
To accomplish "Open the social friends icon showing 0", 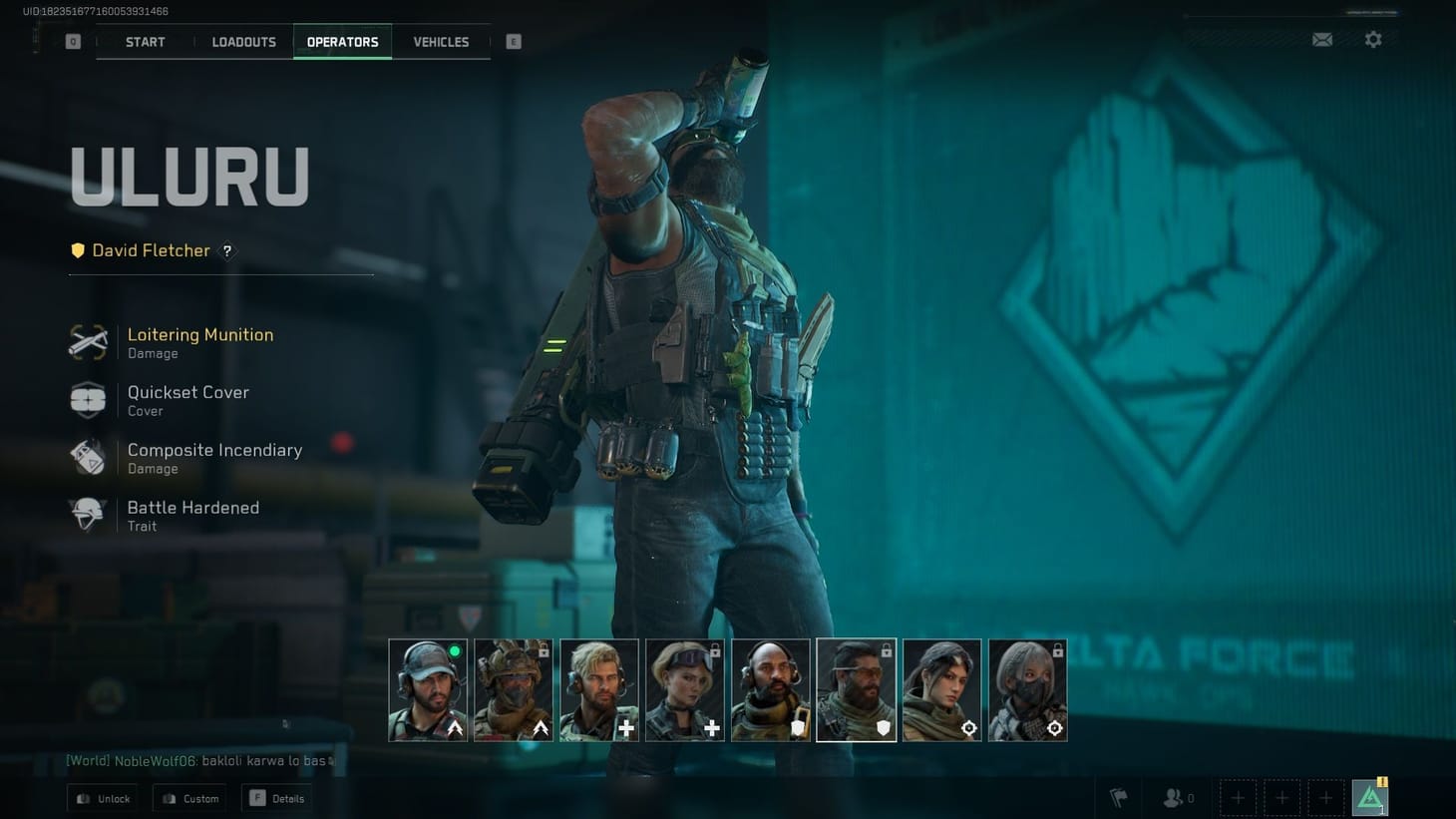I will 1175,797.
